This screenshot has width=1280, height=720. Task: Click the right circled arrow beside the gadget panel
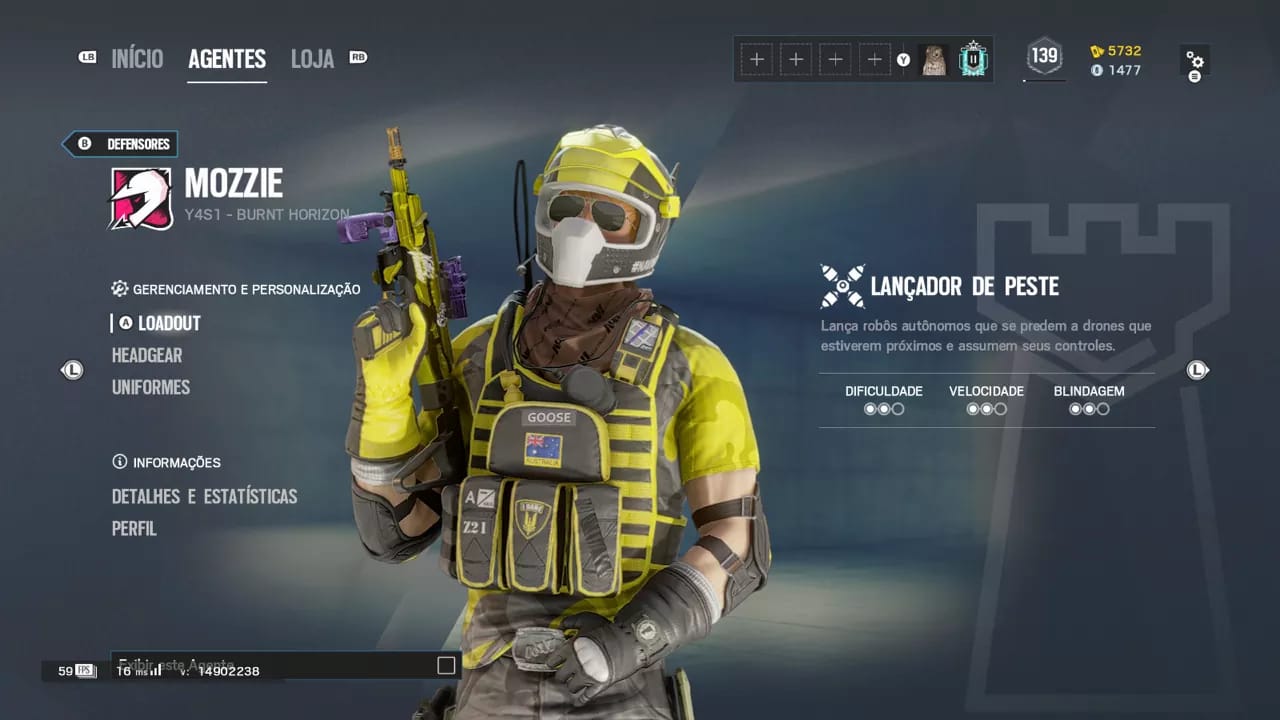(x=1197, y=370)
